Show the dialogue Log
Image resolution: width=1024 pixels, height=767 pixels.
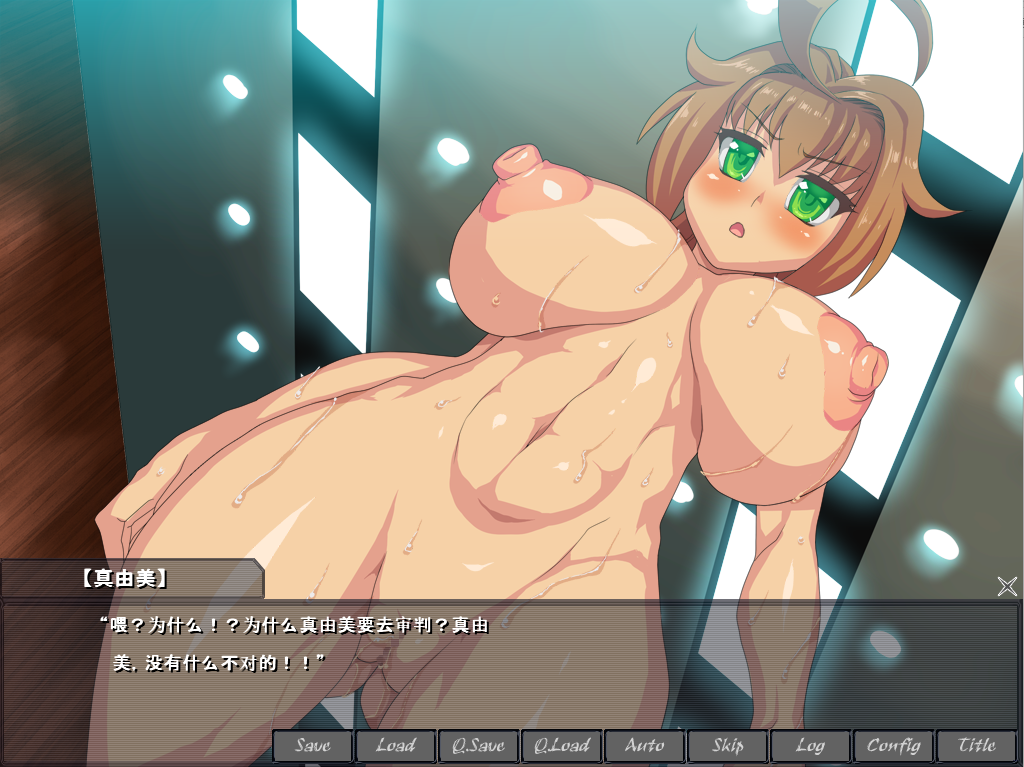(x=810, y=746)
